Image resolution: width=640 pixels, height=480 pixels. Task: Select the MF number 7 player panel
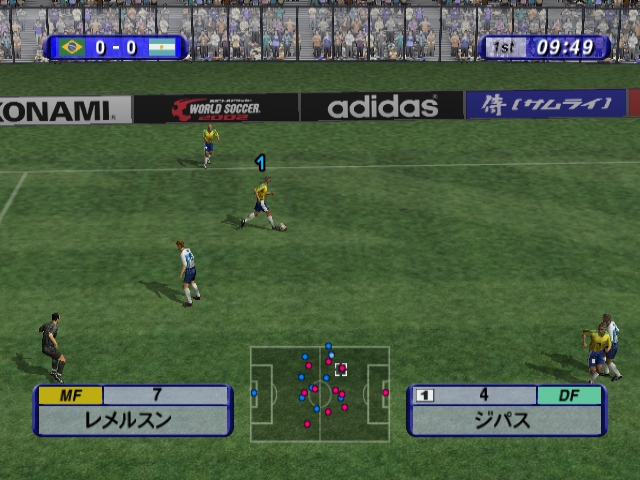pyautogui.click(x=133, y=410)
